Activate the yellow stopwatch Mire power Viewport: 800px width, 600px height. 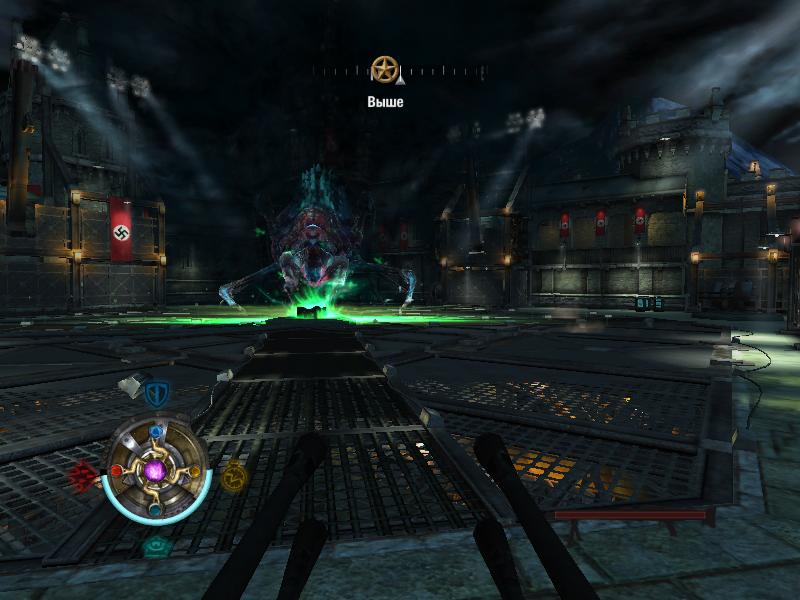click(x=232, y=475)
